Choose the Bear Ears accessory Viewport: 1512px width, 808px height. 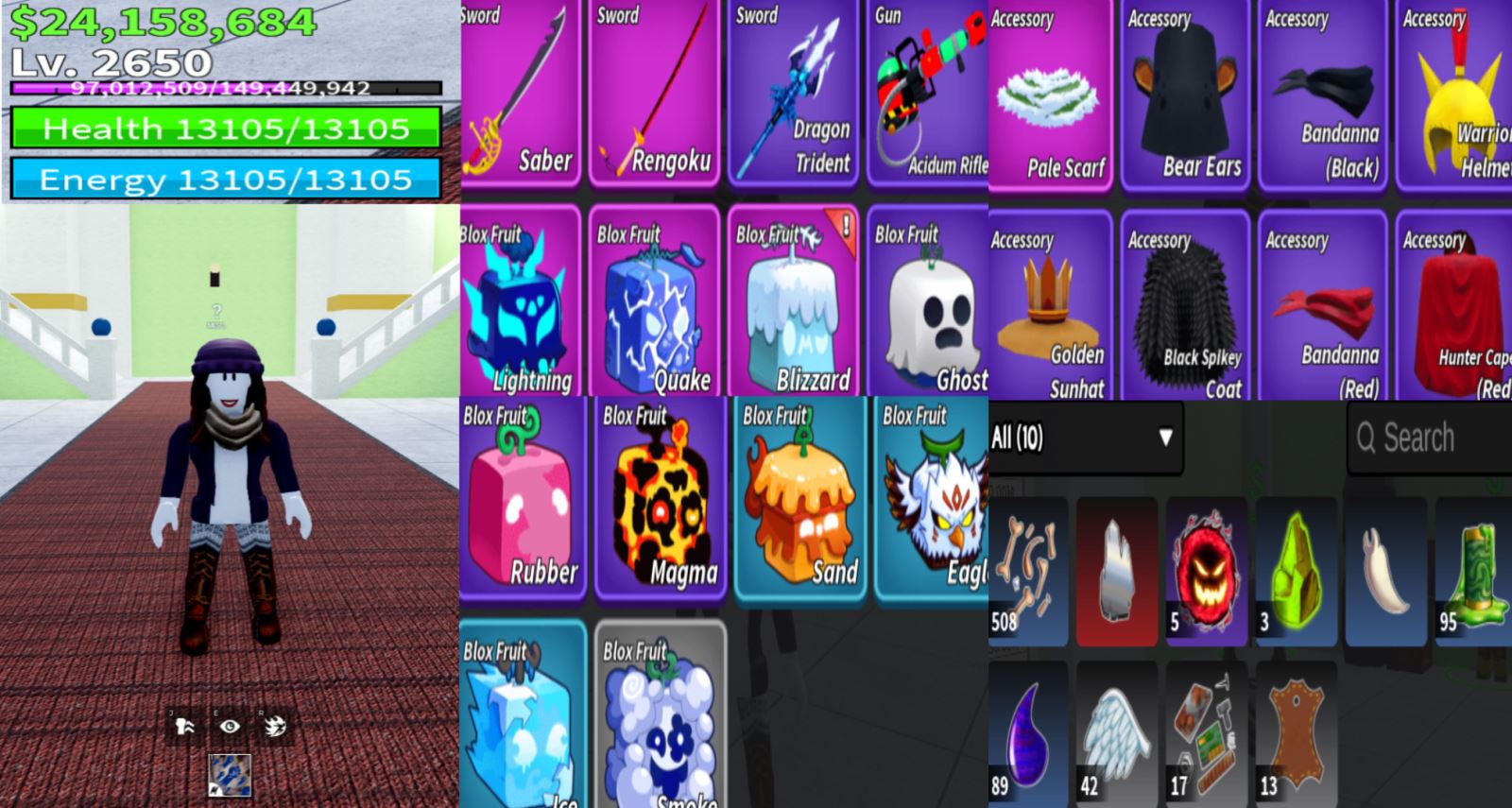pos(1186,95)
